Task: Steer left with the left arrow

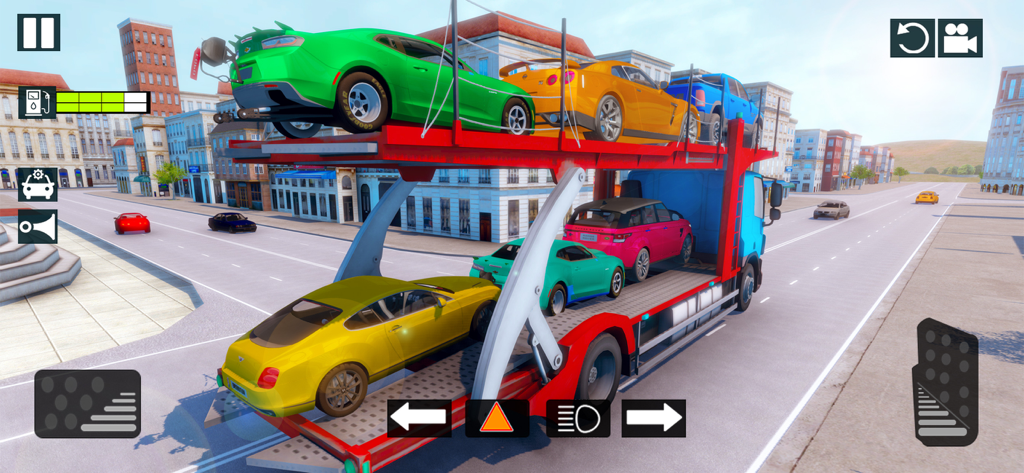Action: (419, 418)
